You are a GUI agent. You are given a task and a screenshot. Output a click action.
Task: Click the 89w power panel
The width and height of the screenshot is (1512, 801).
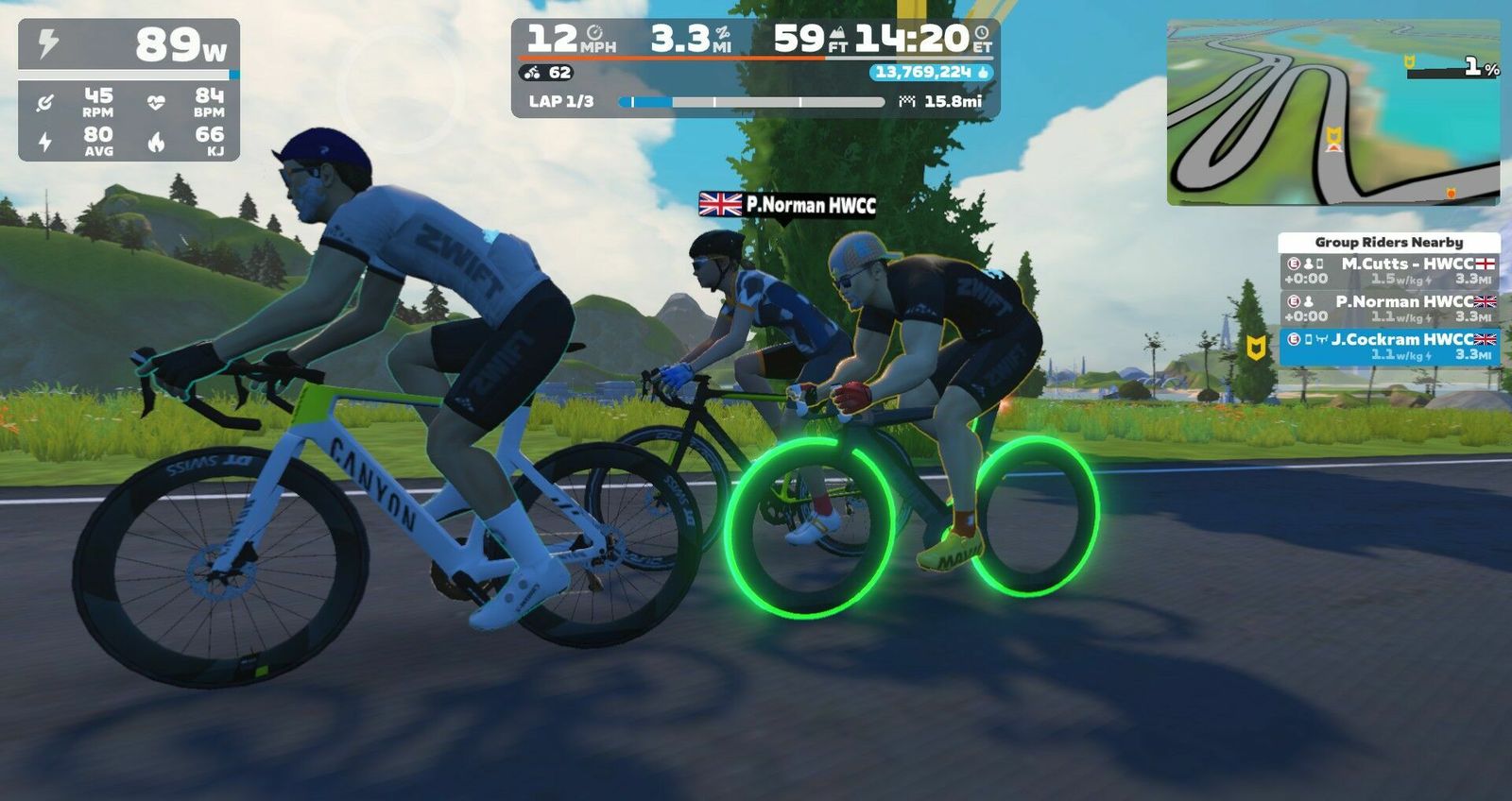(129, 44)
